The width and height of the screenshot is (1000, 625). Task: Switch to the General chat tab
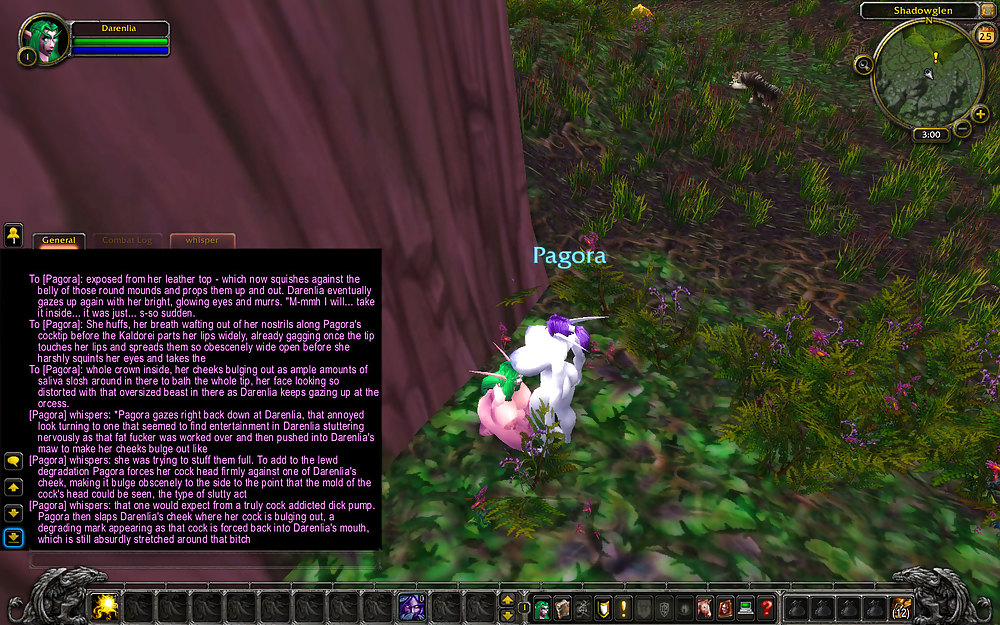(59, 240)
